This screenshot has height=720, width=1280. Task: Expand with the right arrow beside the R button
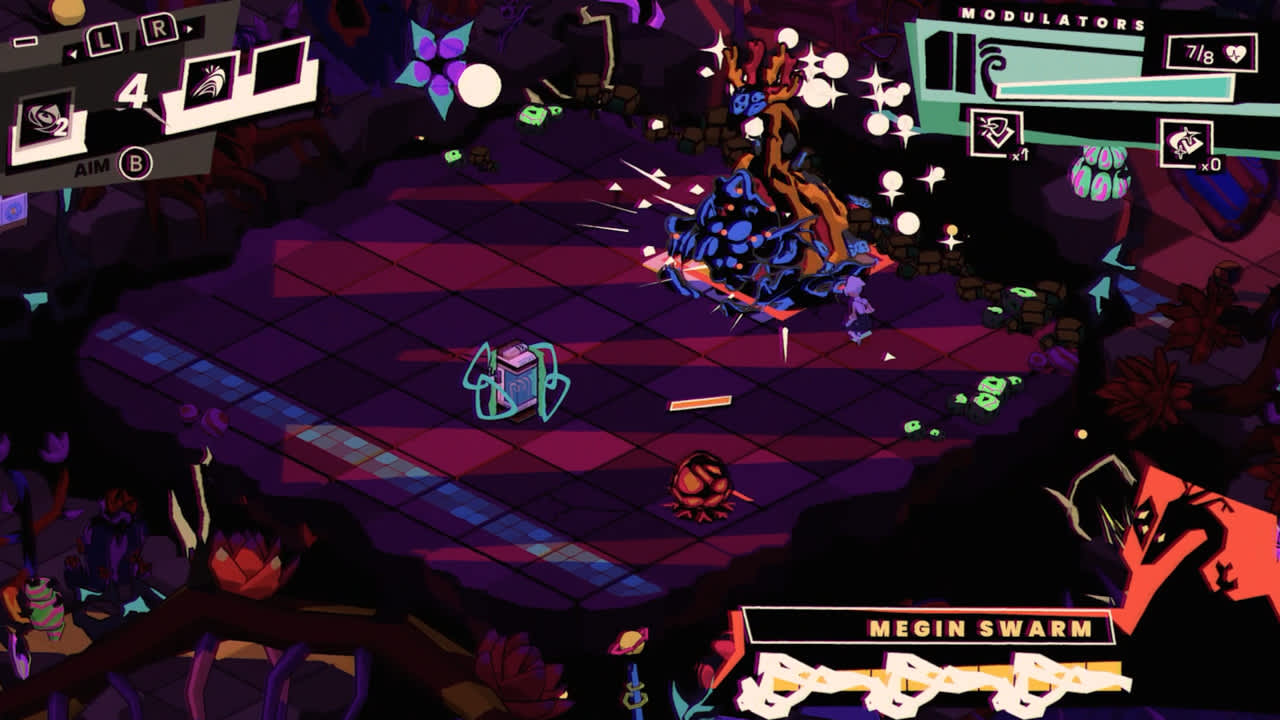coord(189,29)
